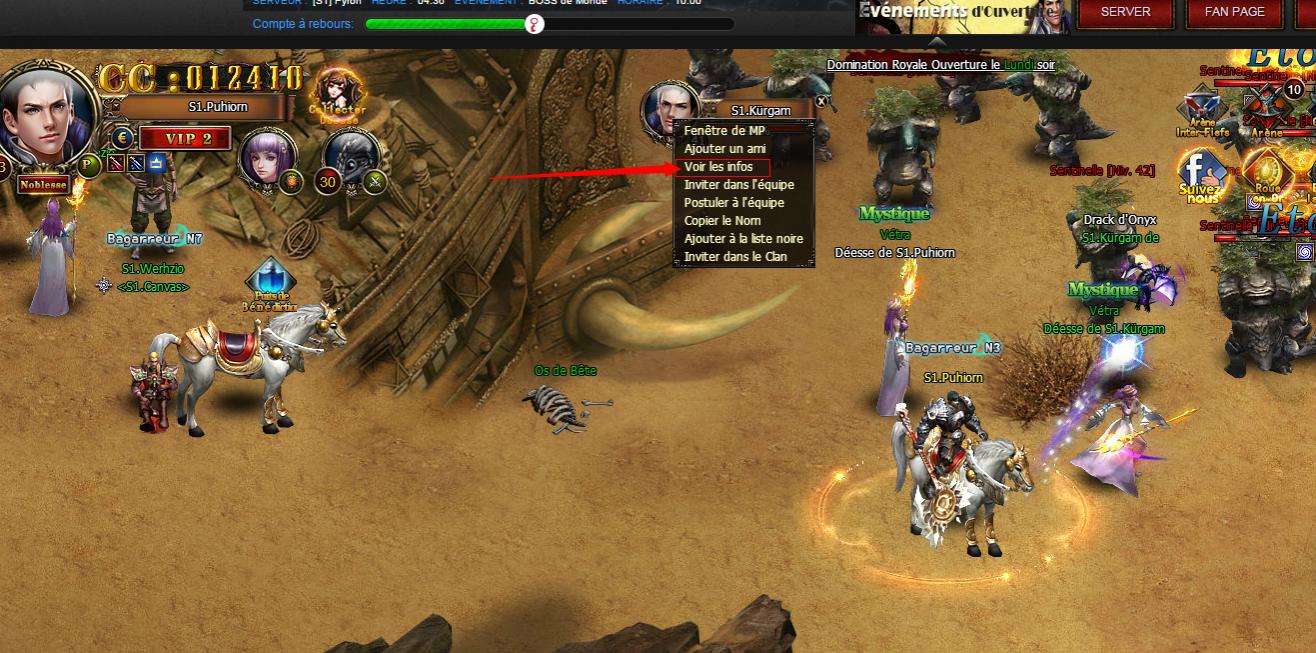This screenshot has height=653, width=1316.
Task: Select Inviter dans le Clan
Action: [735, 257]
